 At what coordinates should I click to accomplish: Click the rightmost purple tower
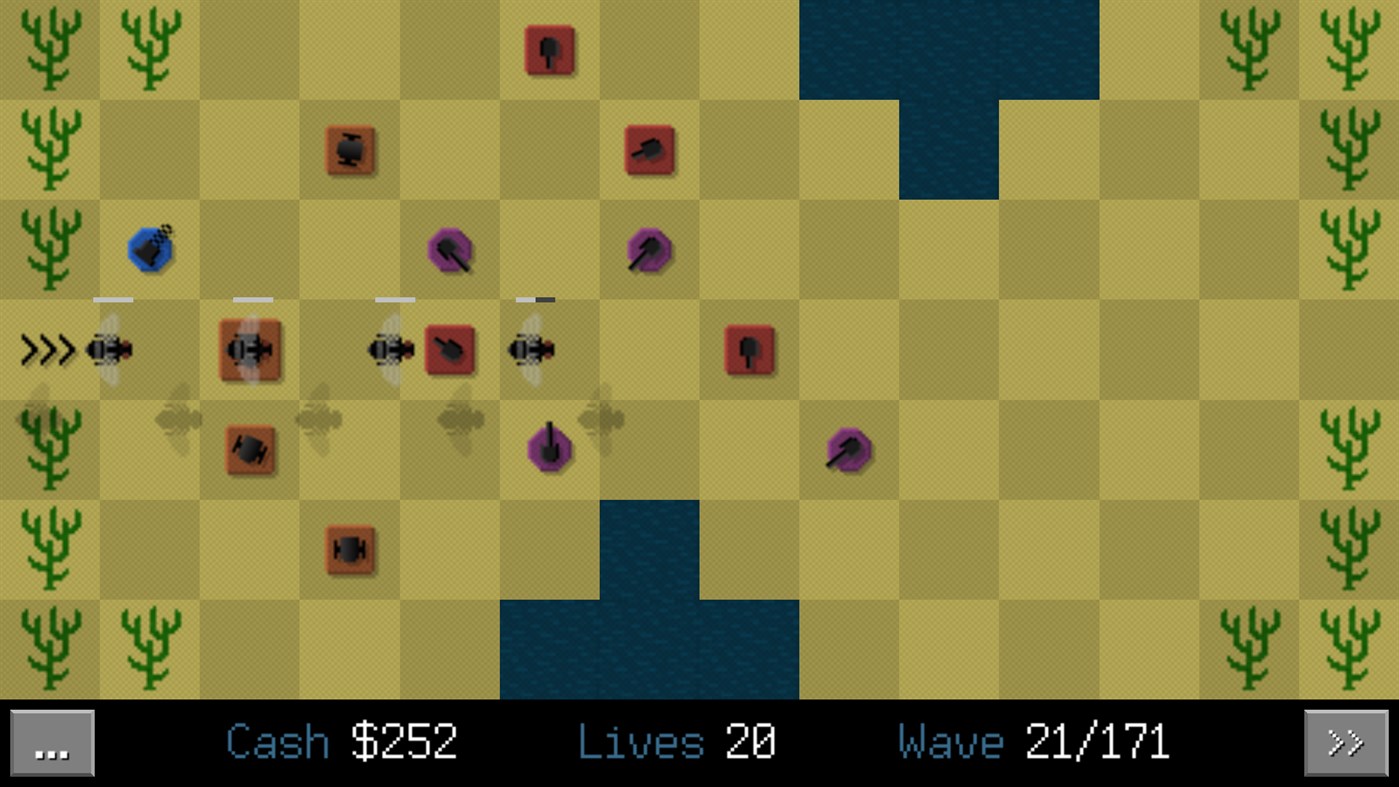(x=848, y=450)
